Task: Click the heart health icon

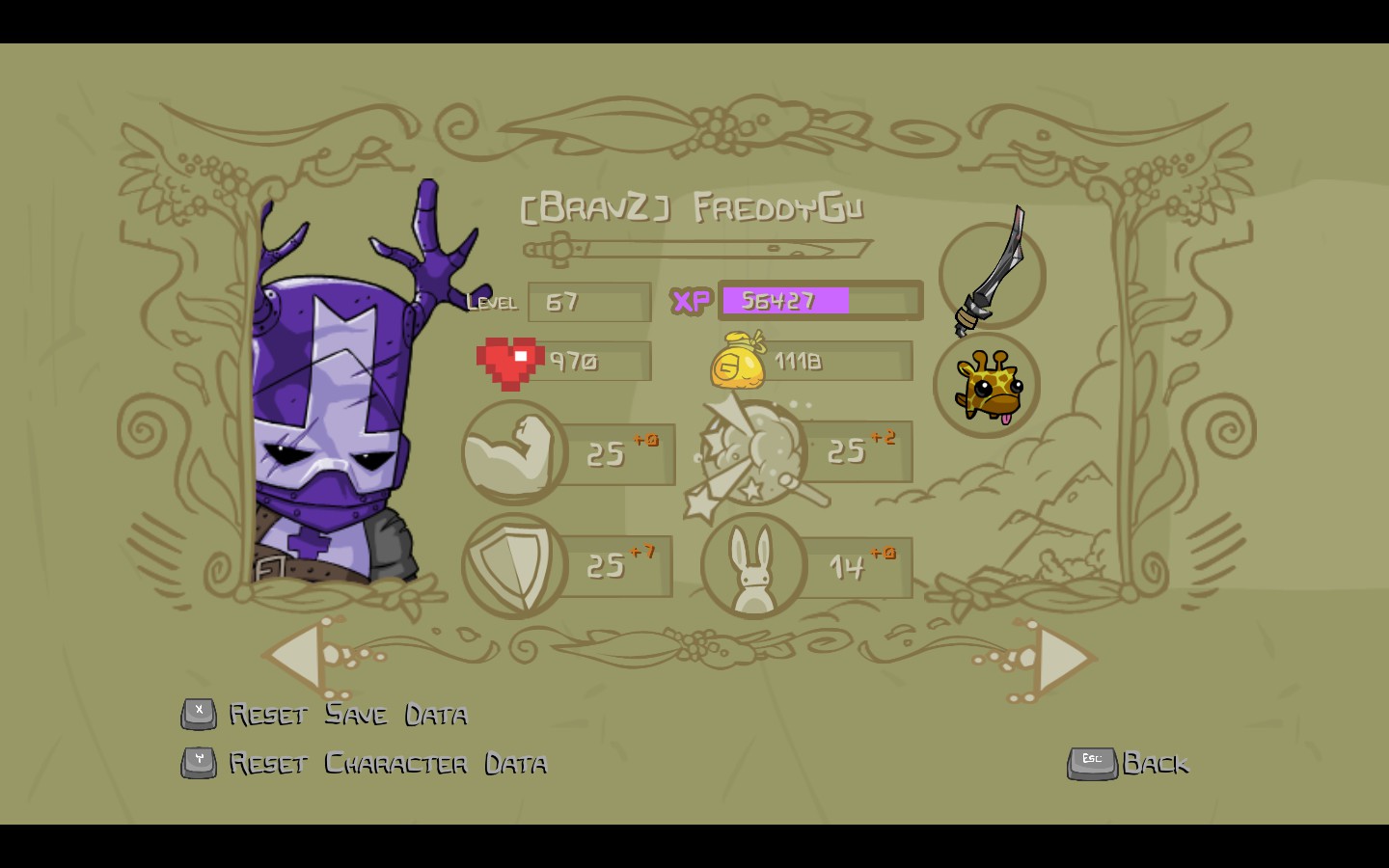Action: point(509,362)
